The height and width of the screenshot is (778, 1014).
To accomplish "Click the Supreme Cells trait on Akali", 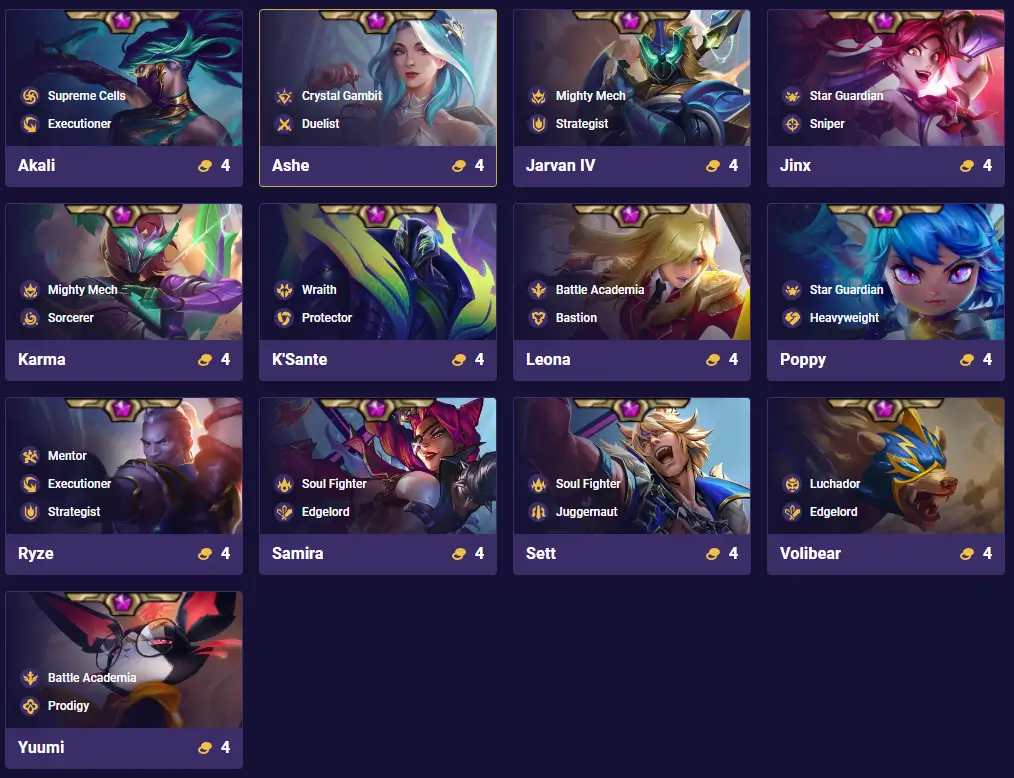I will 86,96.
